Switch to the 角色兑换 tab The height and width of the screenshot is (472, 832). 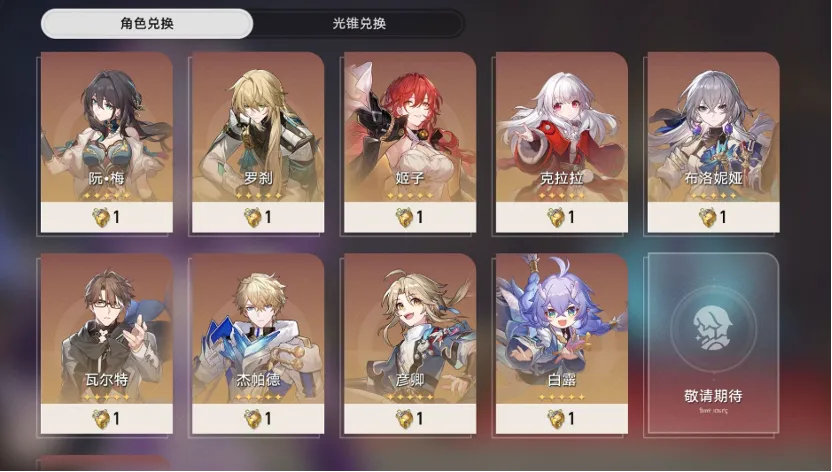pyautogui.click(x=146, y=23)
